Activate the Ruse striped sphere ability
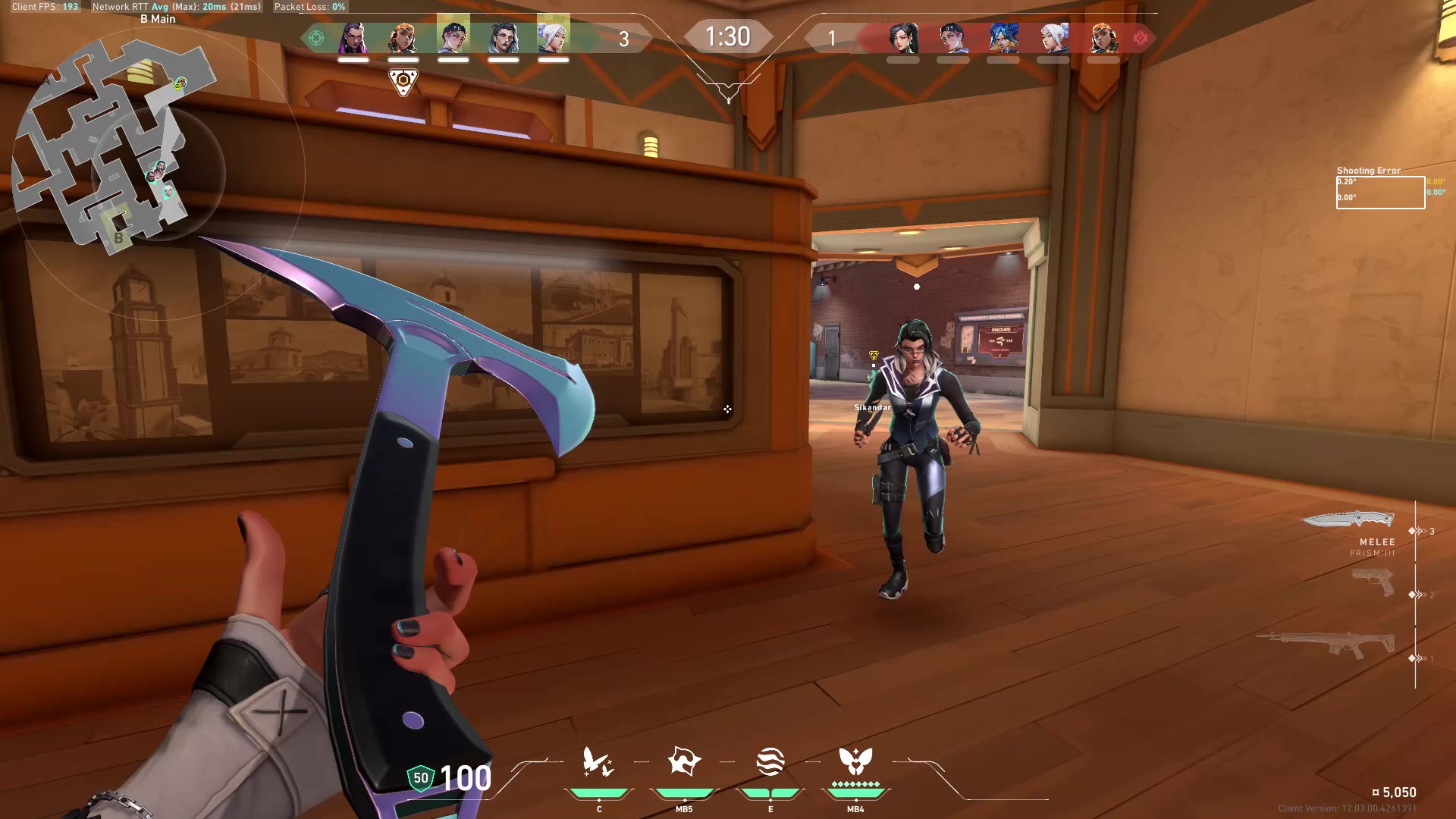This screenshot has width=1456, height=819. click(x=770, y=762)
